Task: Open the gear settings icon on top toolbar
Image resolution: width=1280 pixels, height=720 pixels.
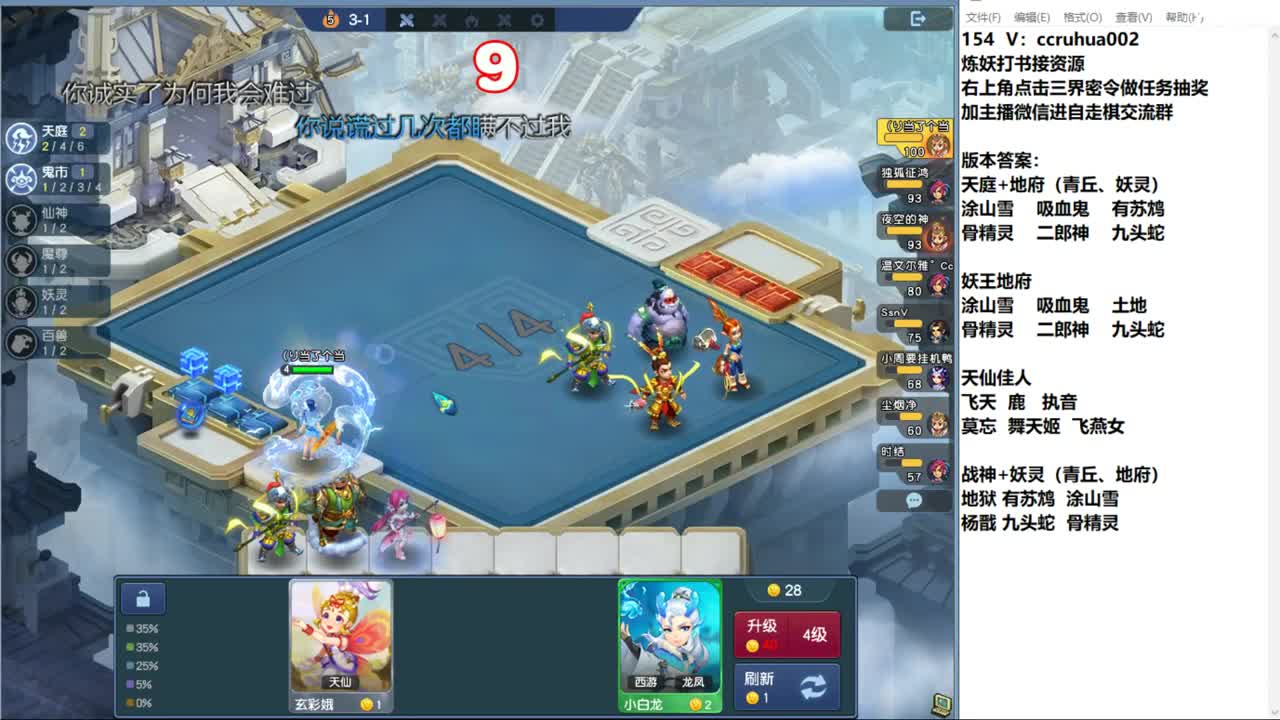Action: [537, 19]
